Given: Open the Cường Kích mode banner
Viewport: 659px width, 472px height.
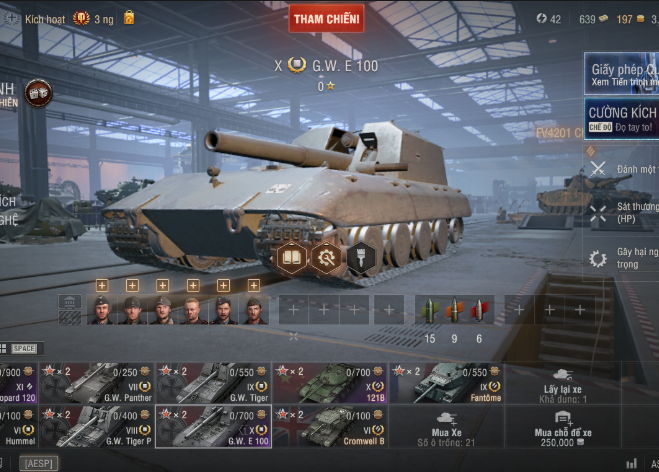Looking at the screenshot, I should [621, 117].
